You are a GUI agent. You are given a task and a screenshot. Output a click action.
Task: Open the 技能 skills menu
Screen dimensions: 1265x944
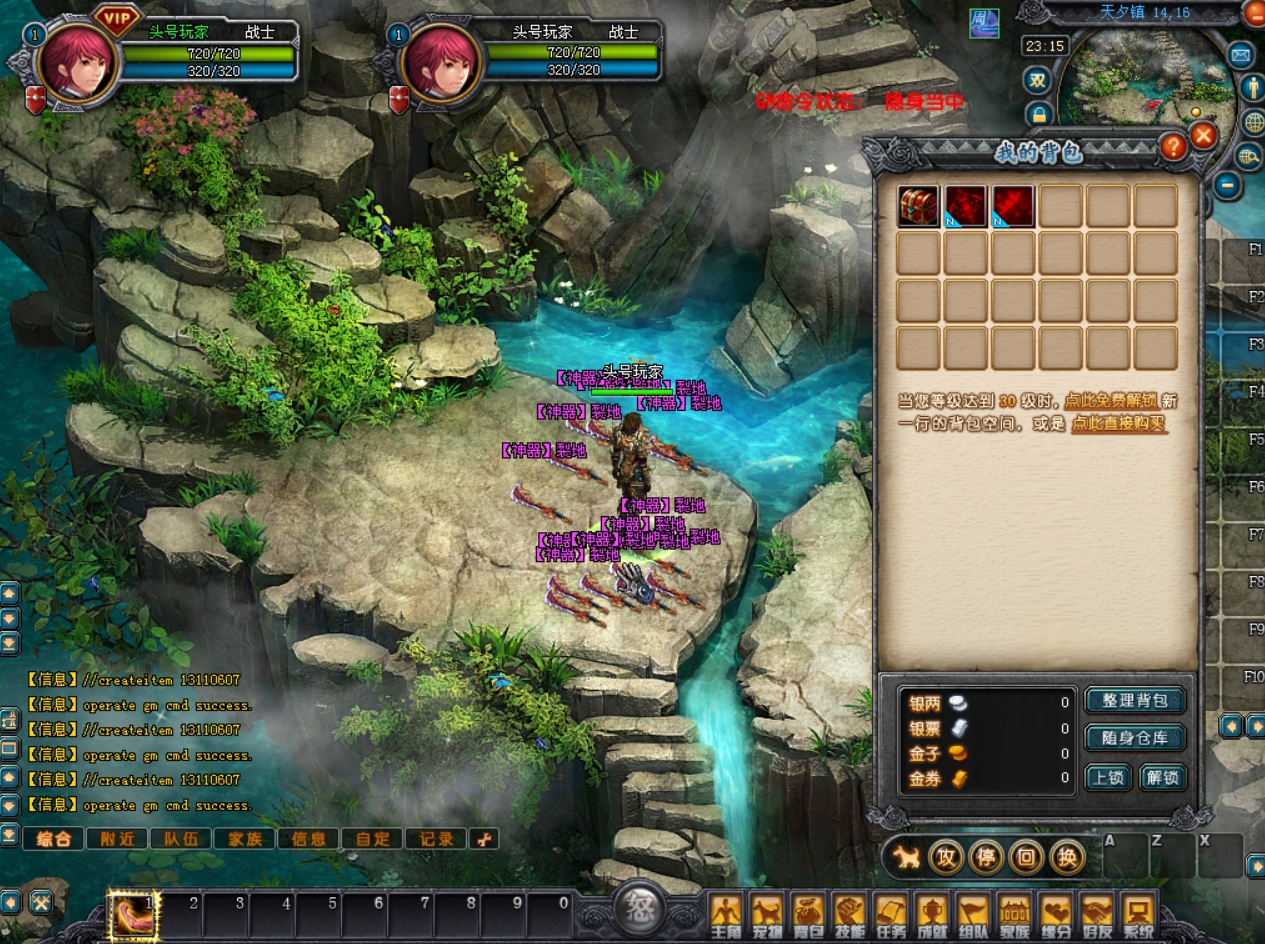click(849, 915)
